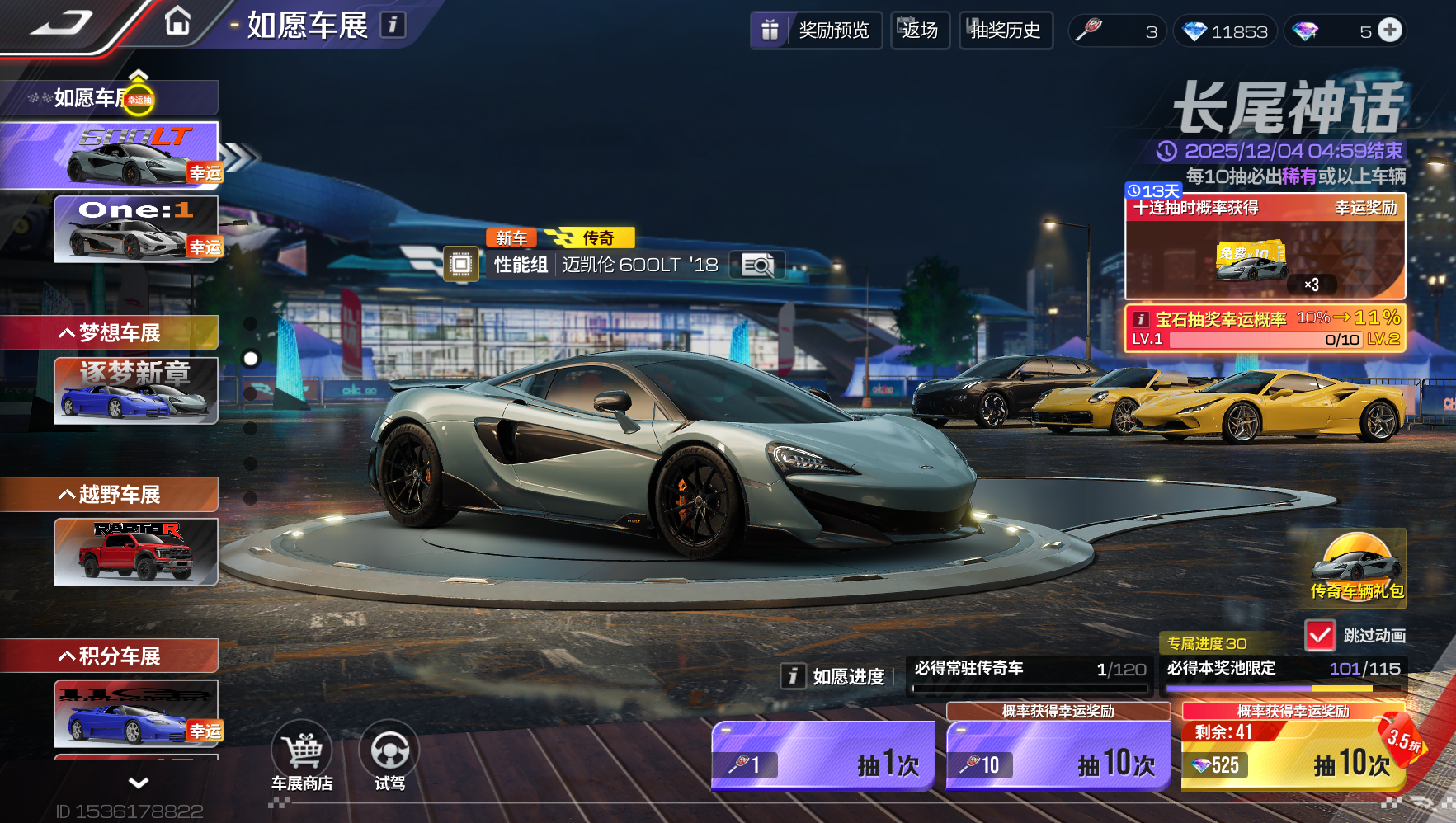Draw ten times using 10 tickets
This screenshot has height=823, width=1456.
pos(1058,756)
